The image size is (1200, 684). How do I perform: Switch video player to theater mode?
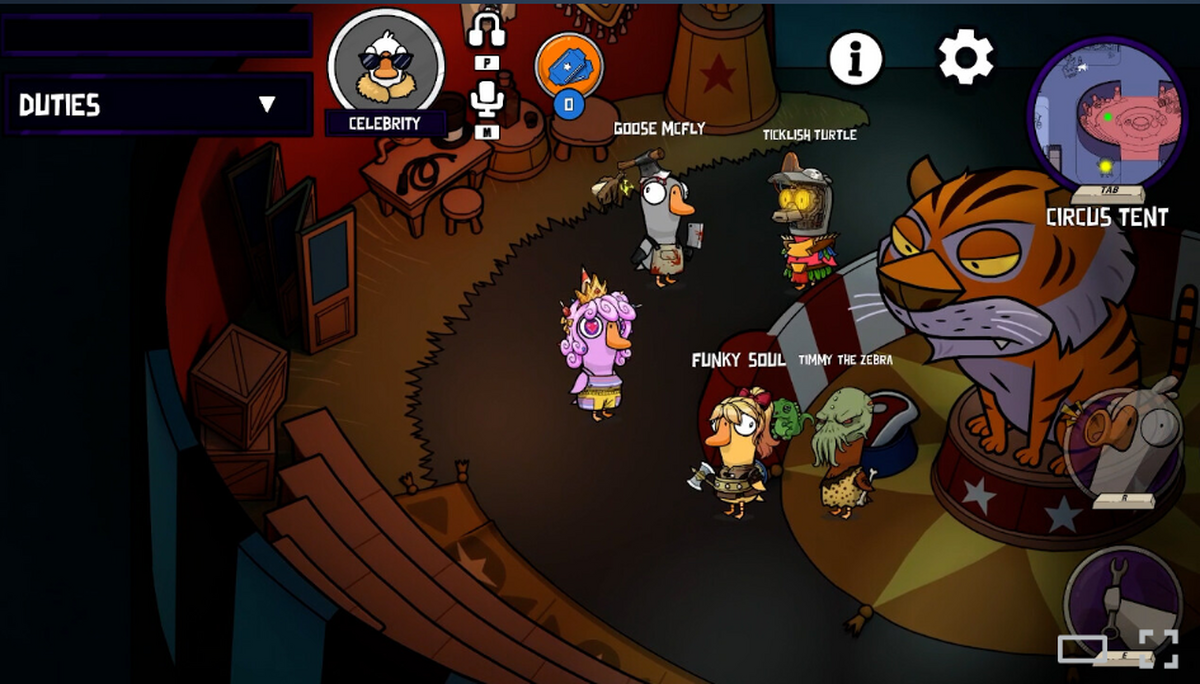pos(1082,649)
